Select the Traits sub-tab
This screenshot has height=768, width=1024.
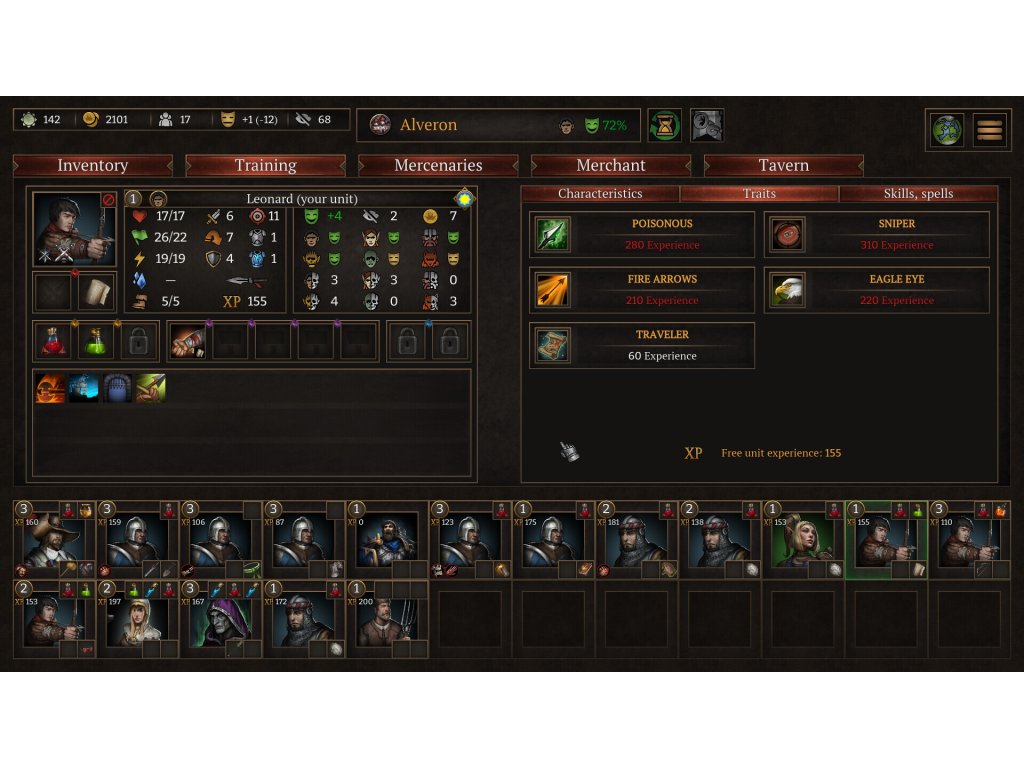click(759, 194)
